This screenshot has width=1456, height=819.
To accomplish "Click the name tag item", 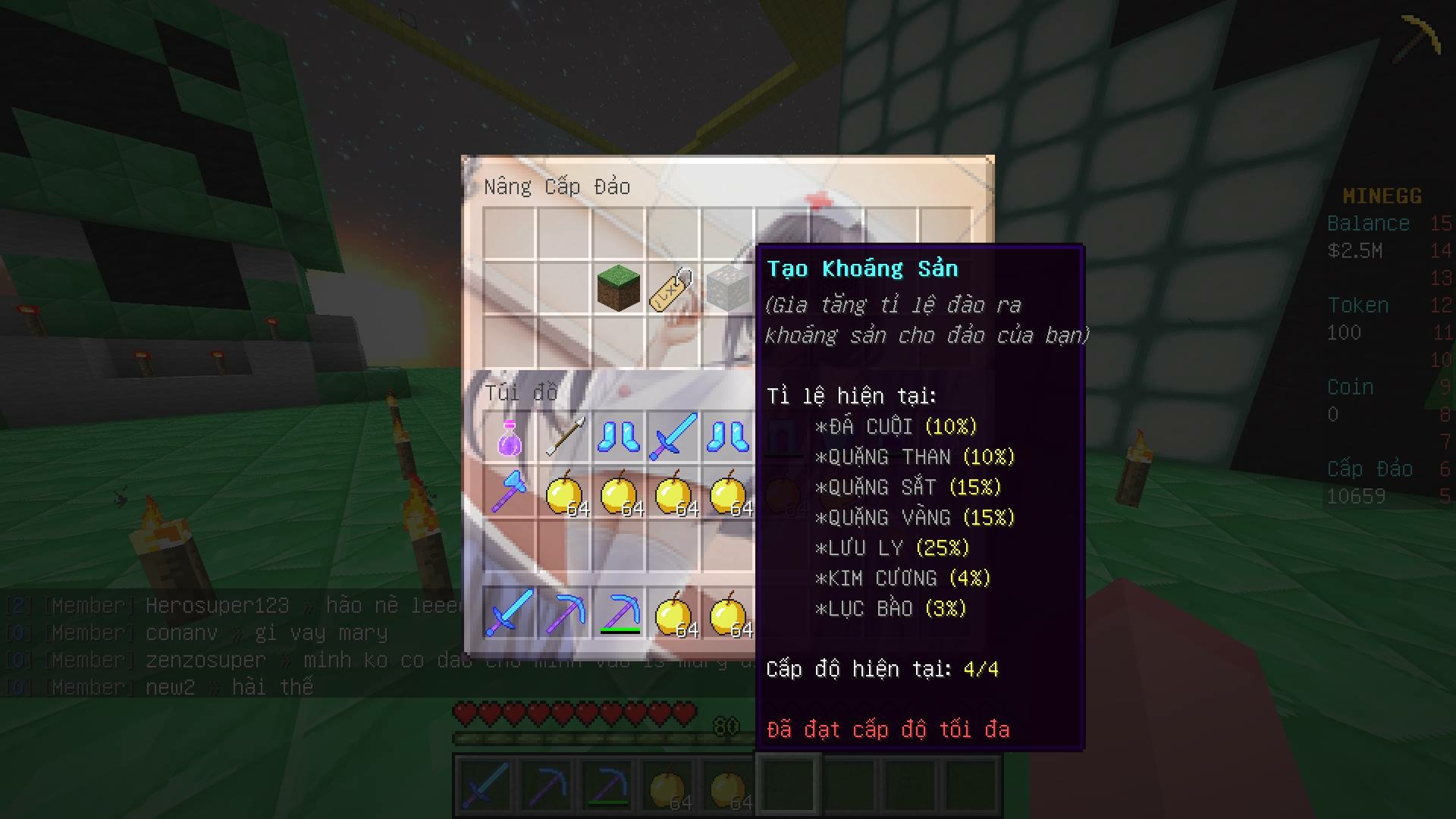I will [672, 289].
